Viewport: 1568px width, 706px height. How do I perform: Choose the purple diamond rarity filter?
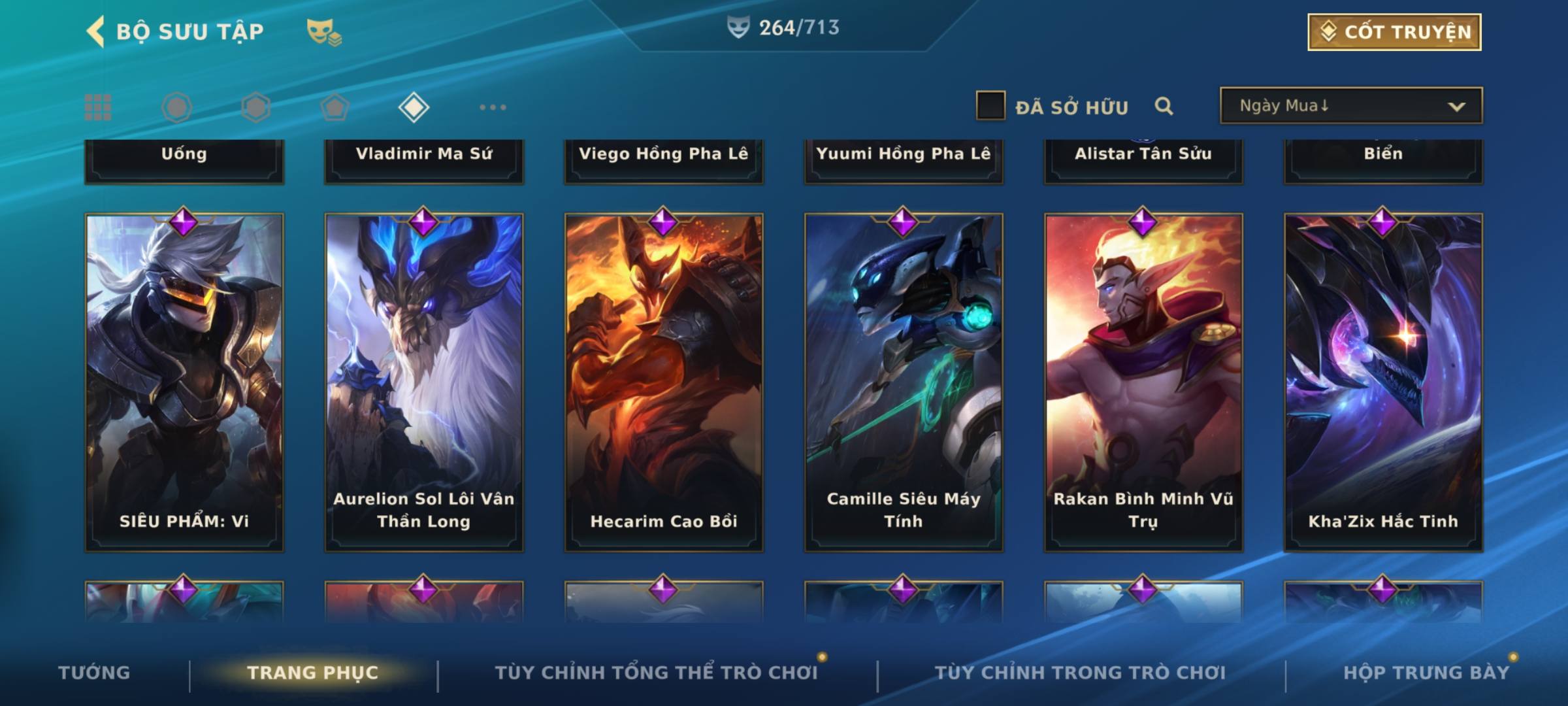click(x=414, y=107)
